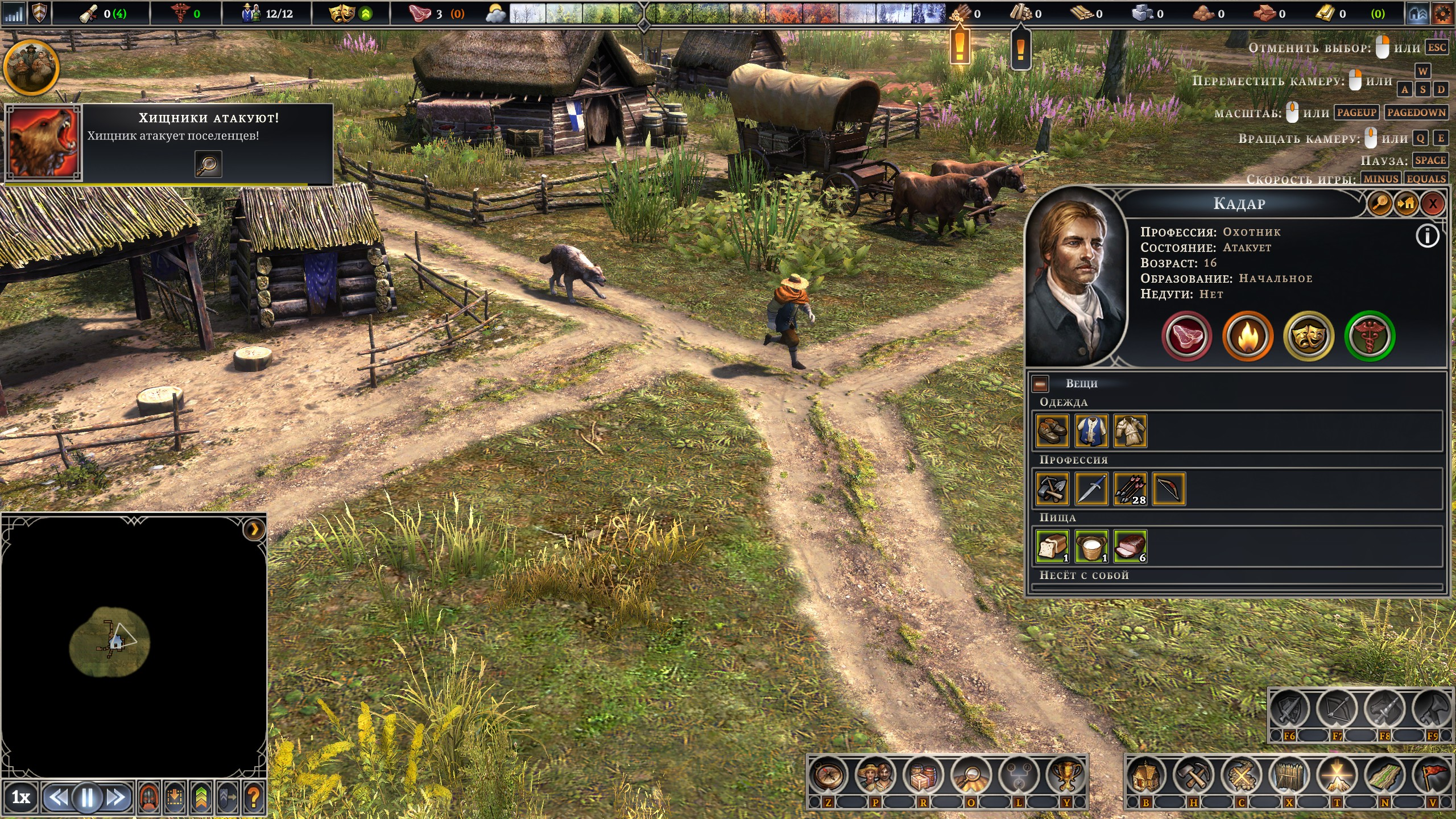Open the settings gear in the top bar
Image resolution: width=1456 pixels, height=819 pixels.
[1442, 14]
